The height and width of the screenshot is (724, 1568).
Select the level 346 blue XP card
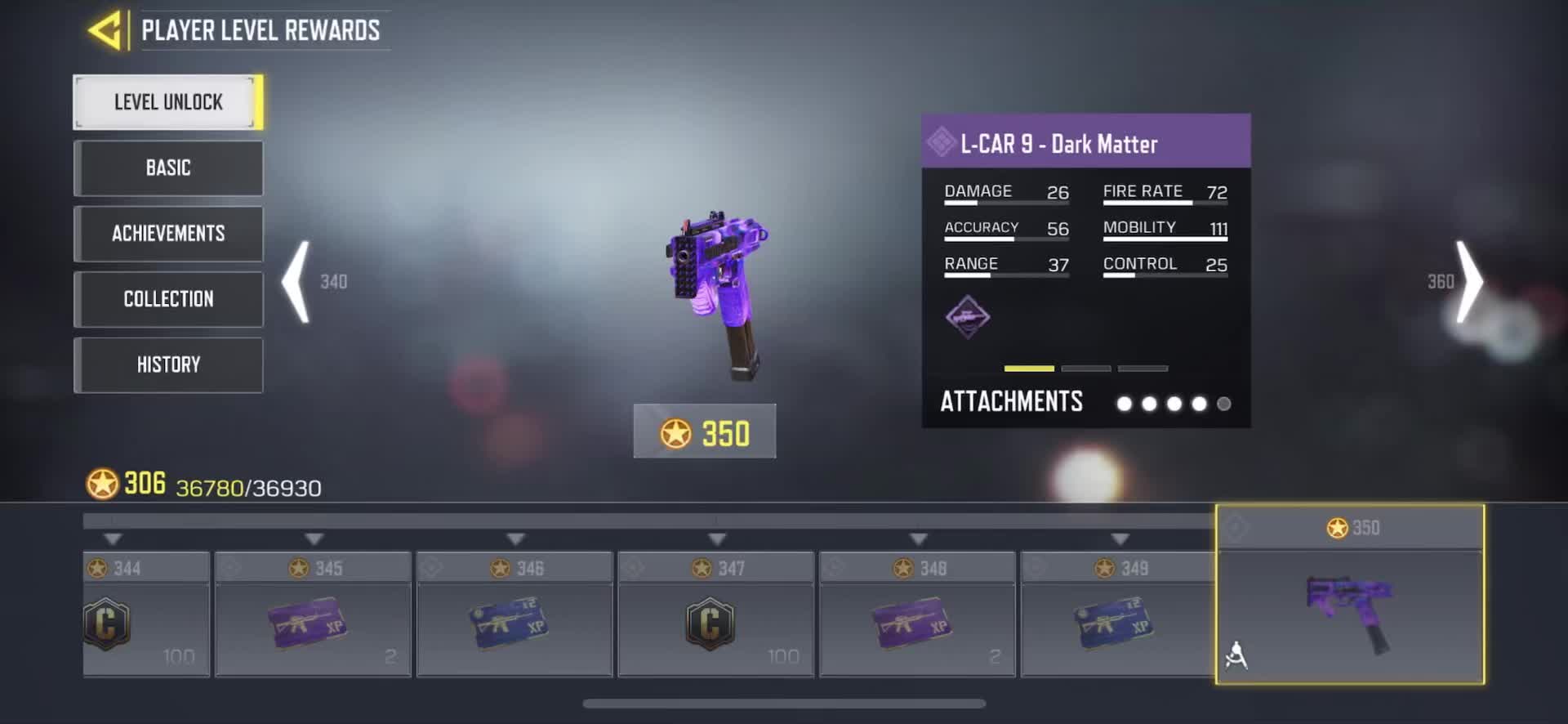pos(514,615)
